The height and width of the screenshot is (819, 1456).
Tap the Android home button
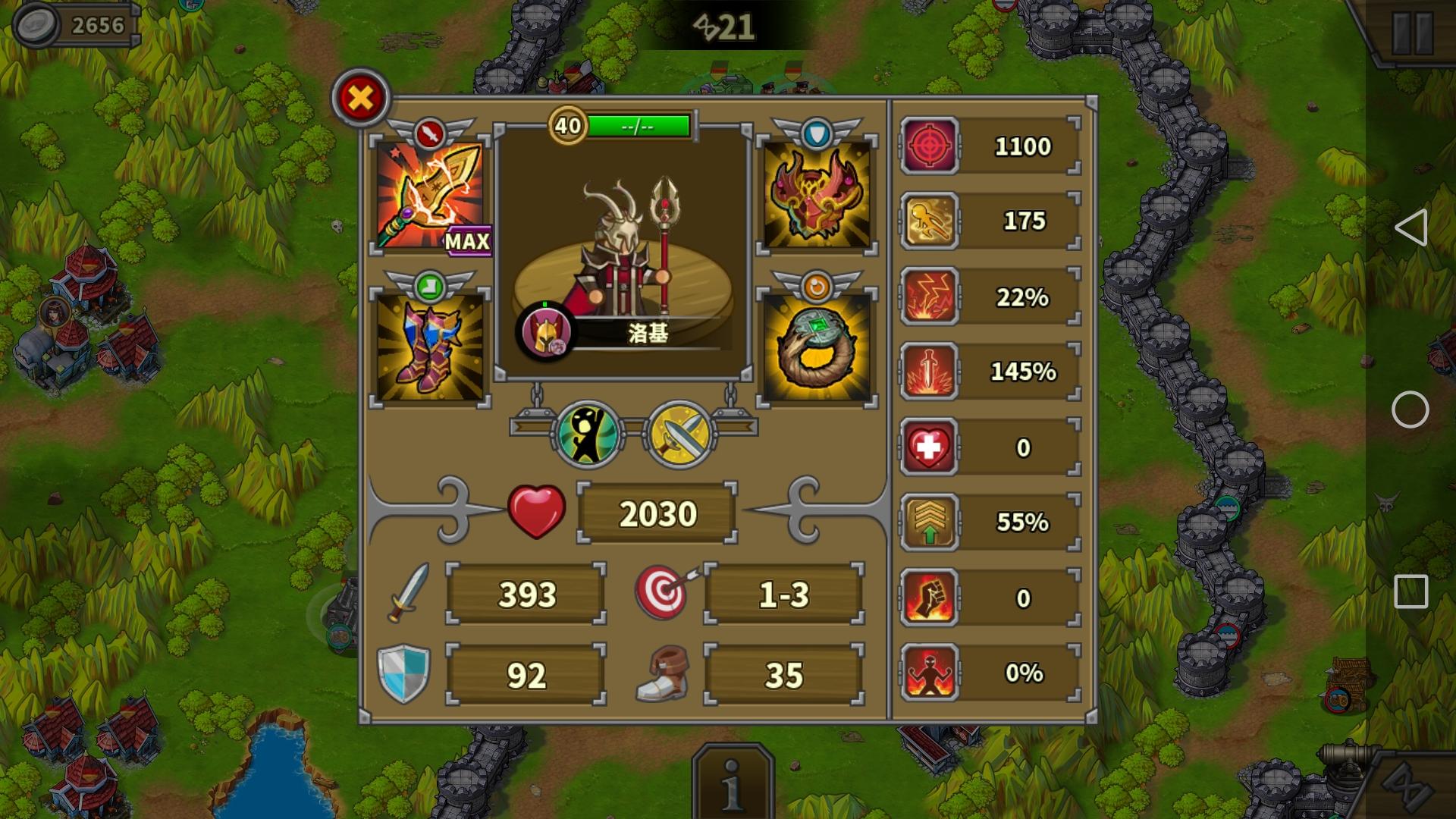pyautogui.click(x=1410, y=409)
